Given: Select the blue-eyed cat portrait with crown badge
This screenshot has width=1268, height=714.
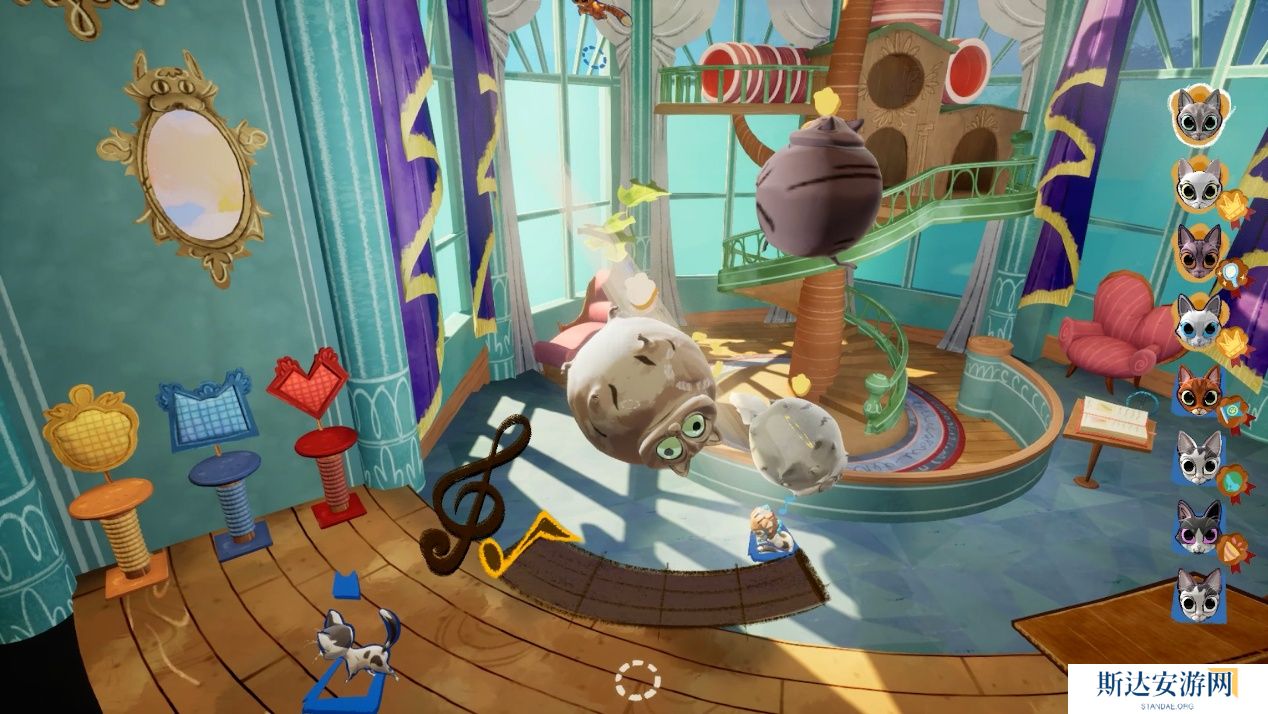Looking at the screenshot, I should point(1198,321).
